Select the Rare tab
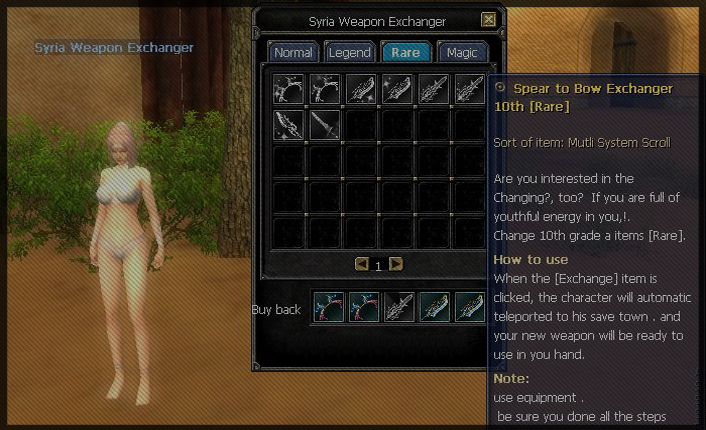 (406, 52)
